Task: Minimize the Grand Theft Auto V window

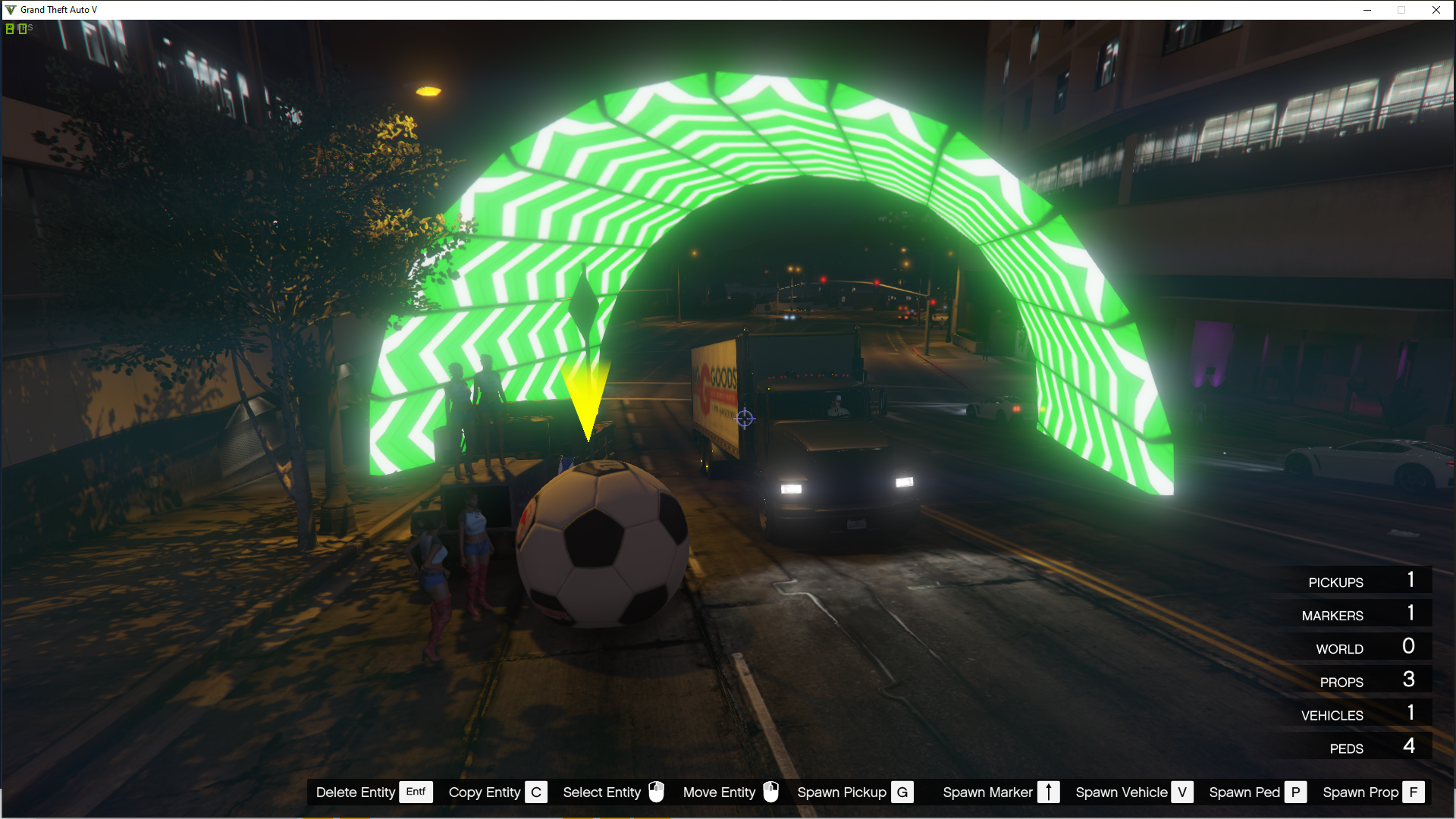Action: [x=1367, y=10]
